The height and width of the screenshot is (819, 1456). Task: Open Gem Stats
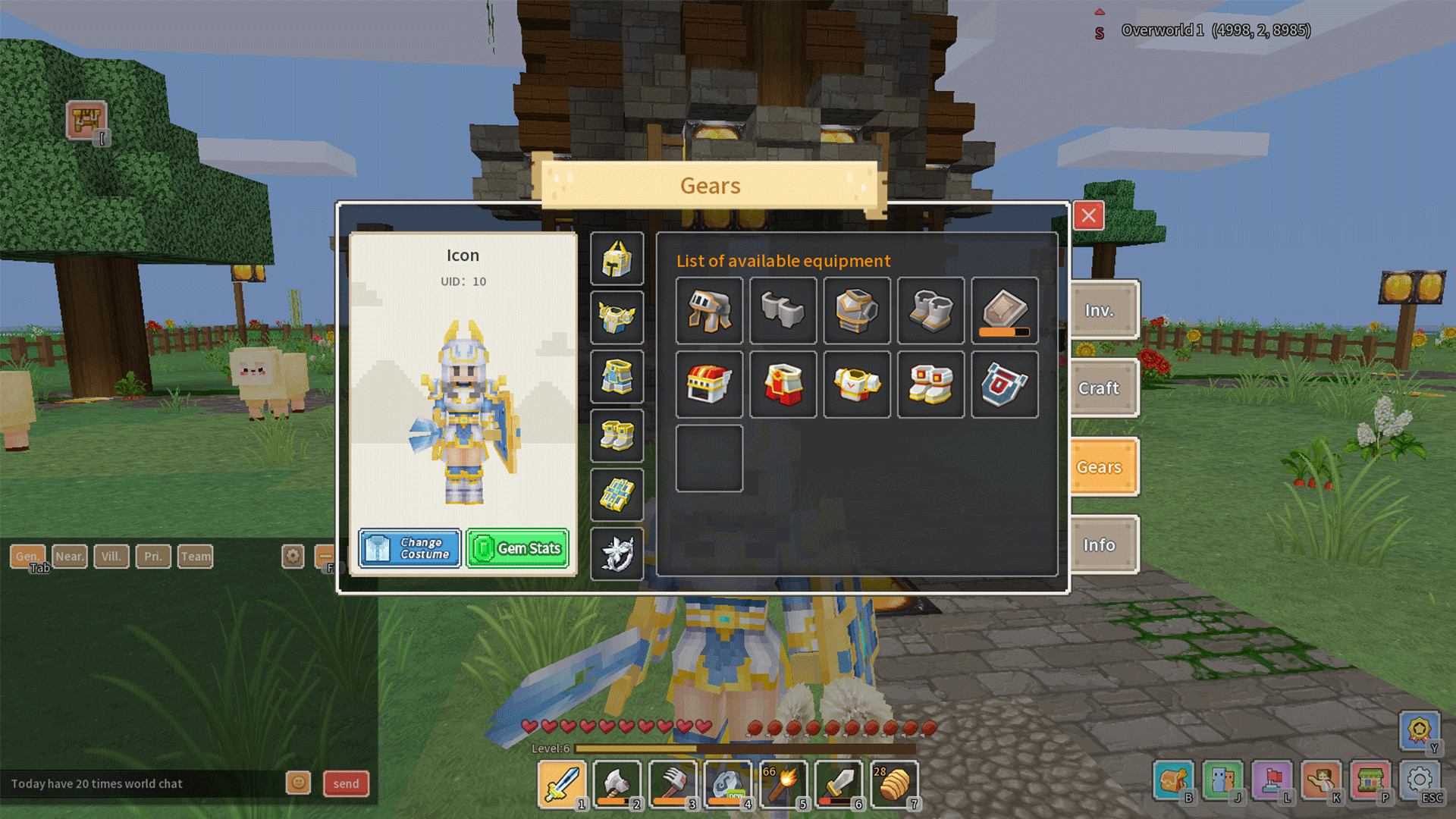click(x=518, y=548)
